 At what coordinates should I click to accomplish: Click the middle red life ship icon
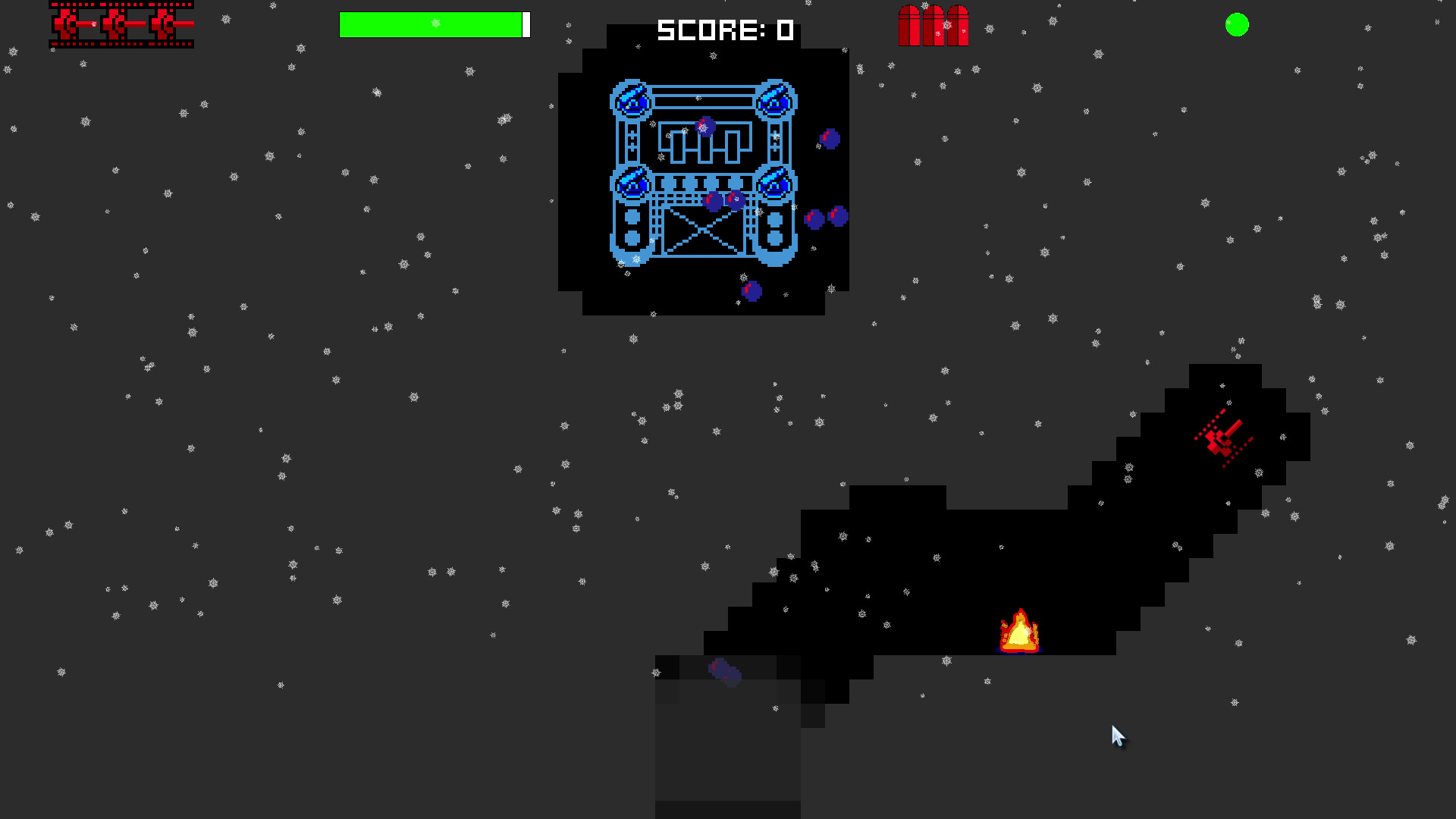[114, 24]
